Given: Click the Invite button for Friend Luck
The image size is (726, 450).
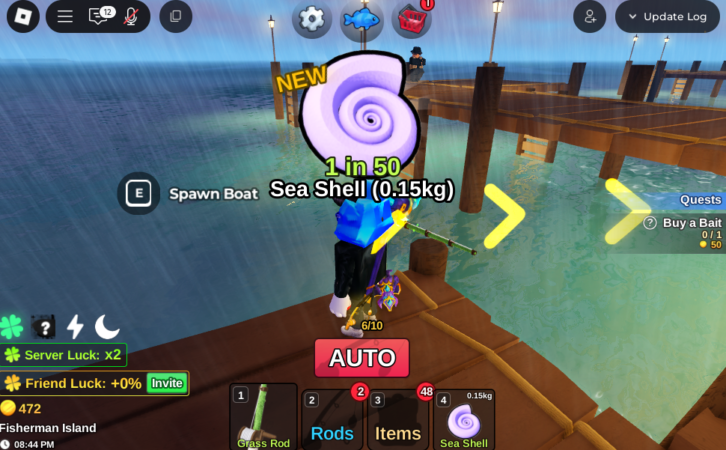Looking at the screenshot, I should pyautogui.click(x=166, y=383).
